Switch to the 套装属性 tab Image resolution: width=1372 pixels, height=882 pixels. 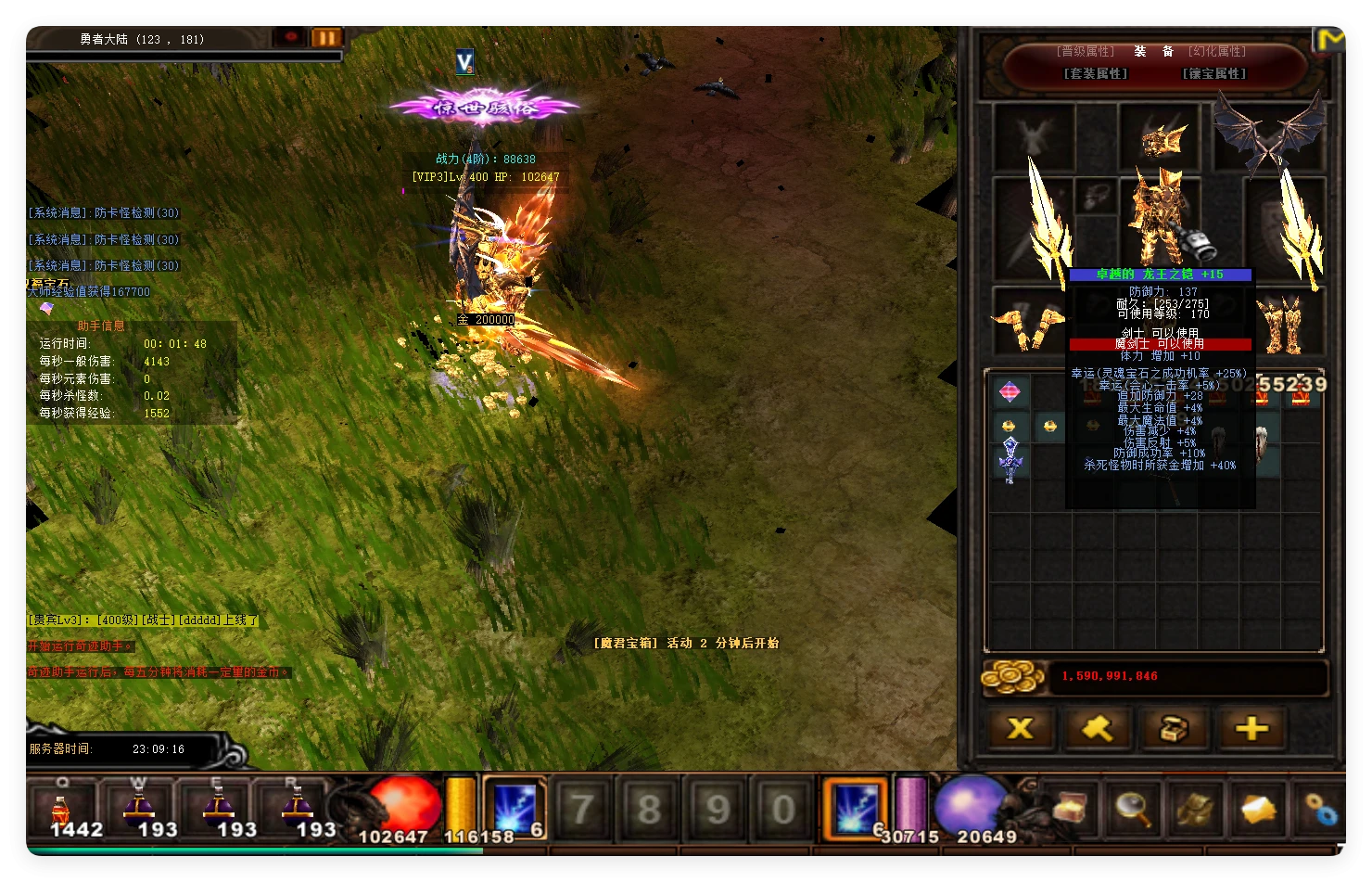(x=1096, y=73)
